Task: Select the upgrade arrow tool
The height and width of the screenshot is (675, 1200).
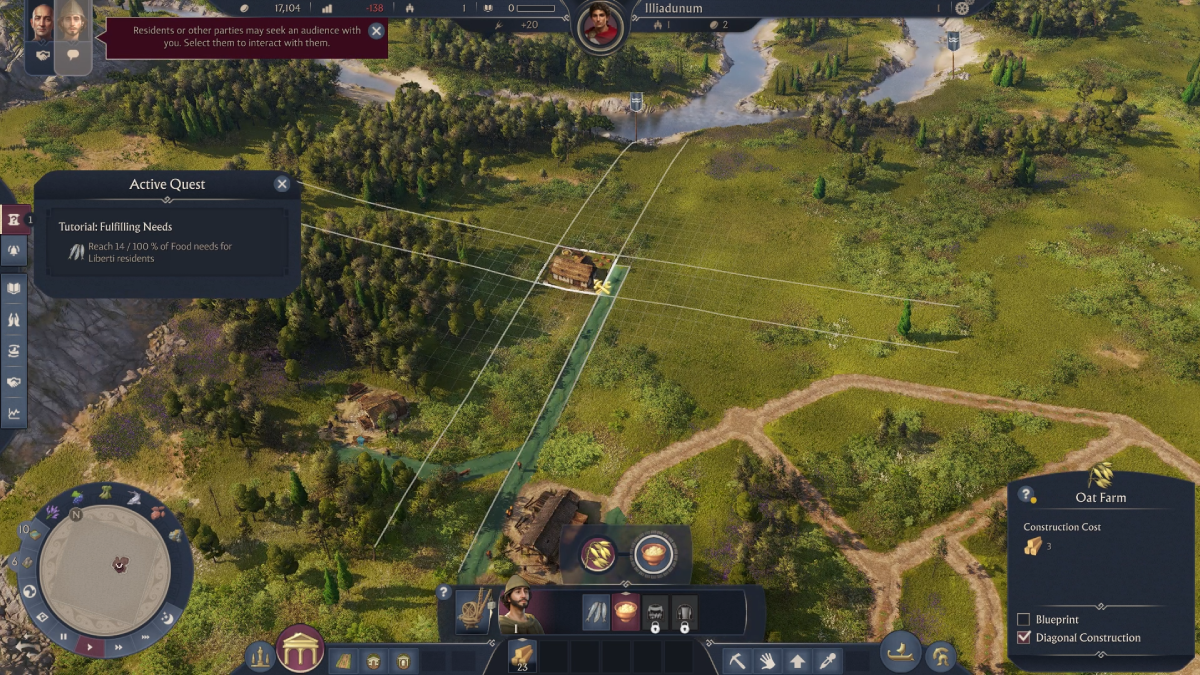Action: (x=797, y=660)
